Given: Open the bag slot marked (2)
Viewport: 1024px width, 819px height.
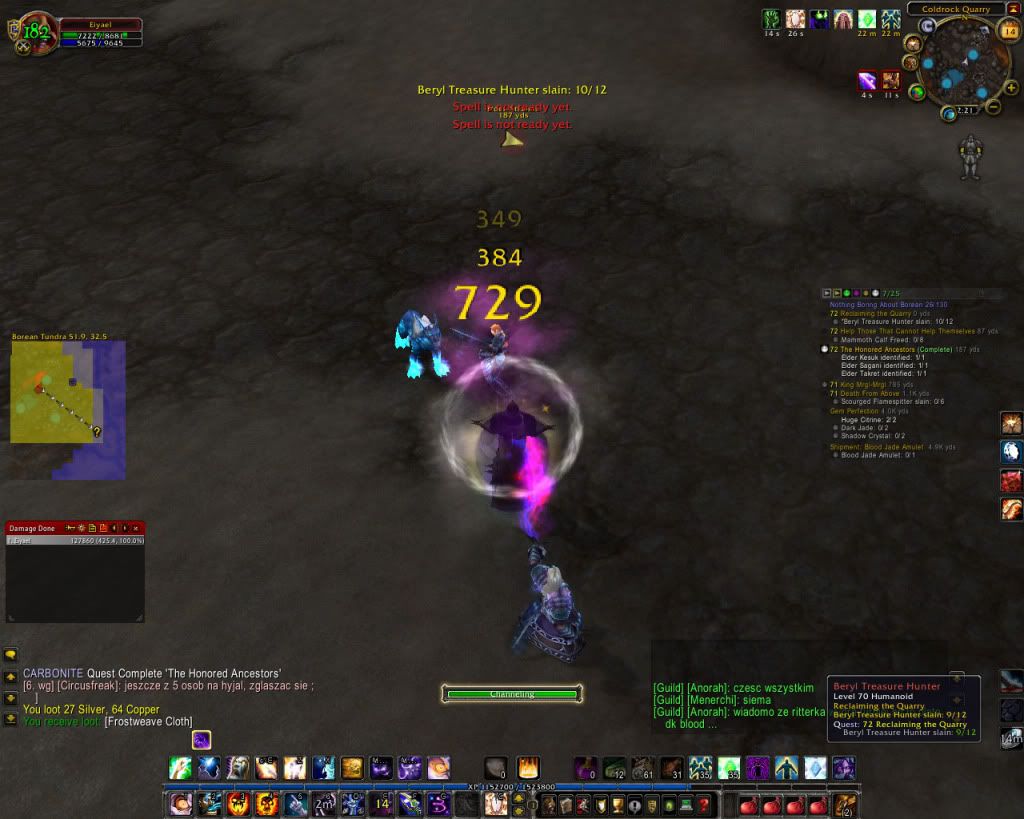Looking at the screenshot, I should click(845, 804).
